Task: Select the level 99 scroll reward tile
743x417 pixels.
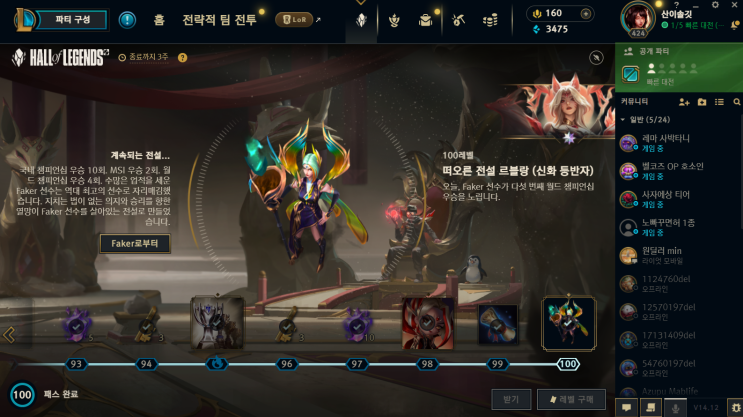Action: (497, 324)
